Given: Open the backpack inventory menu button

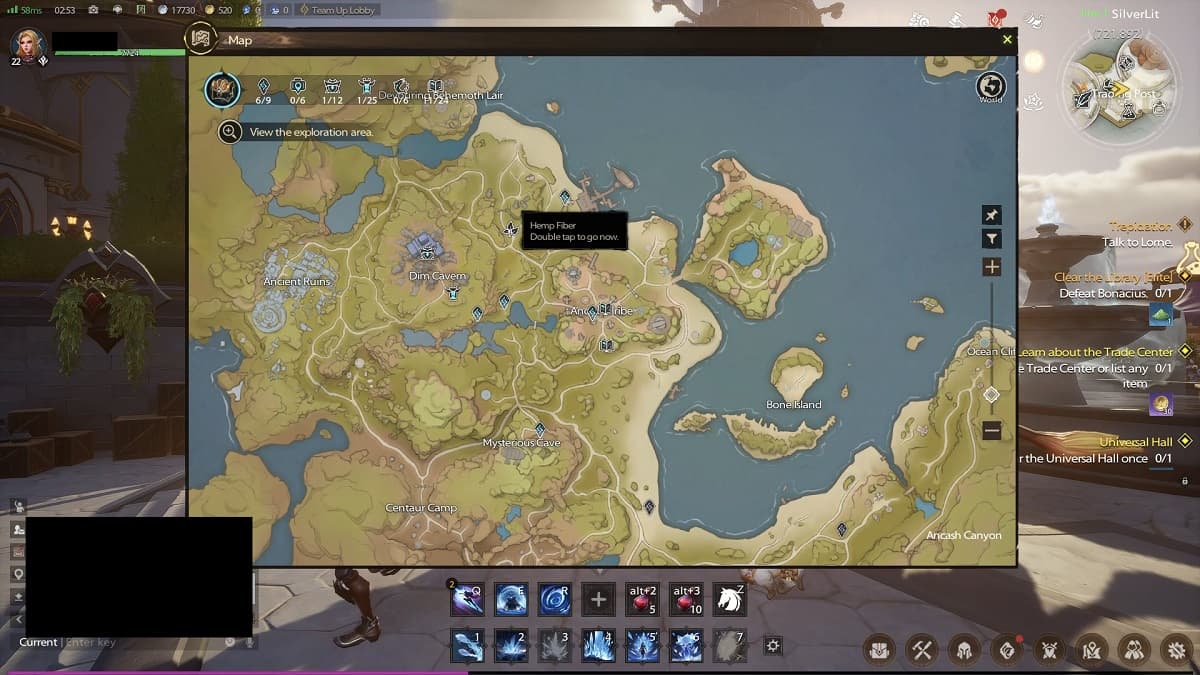Looking at the screenshot, I should (879, 650).
